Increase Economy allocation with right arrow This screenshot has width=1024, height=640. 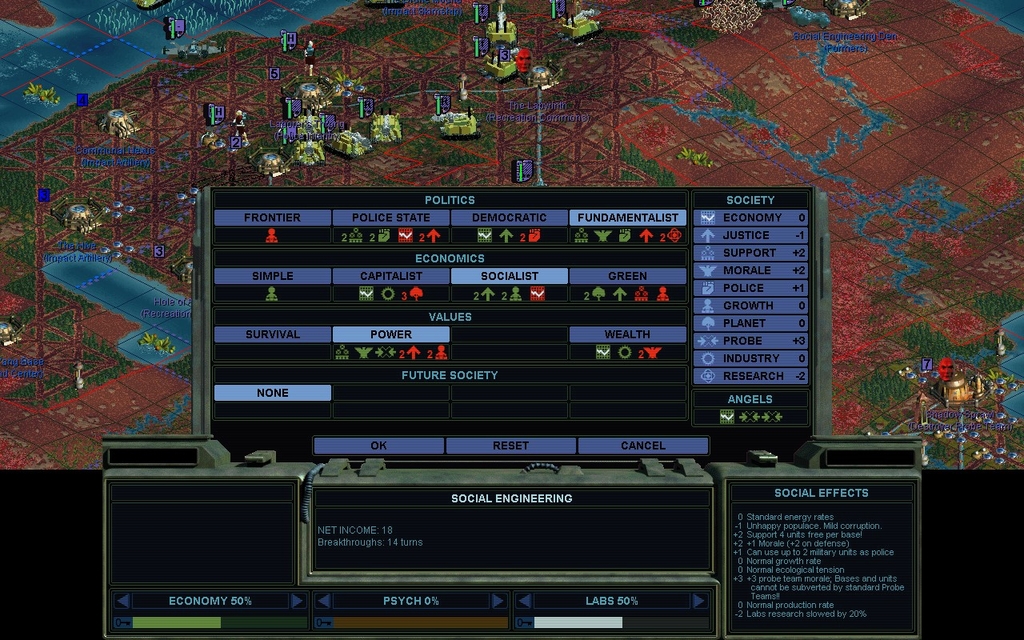click(297, 601)
